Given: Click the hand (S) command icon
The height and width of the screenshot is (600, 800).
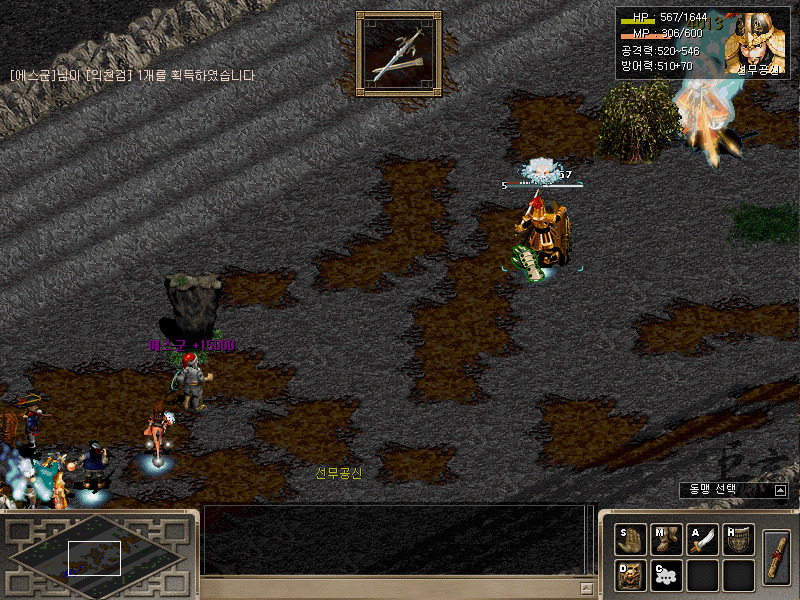Looking at the screenshot, I should [630, 540].
